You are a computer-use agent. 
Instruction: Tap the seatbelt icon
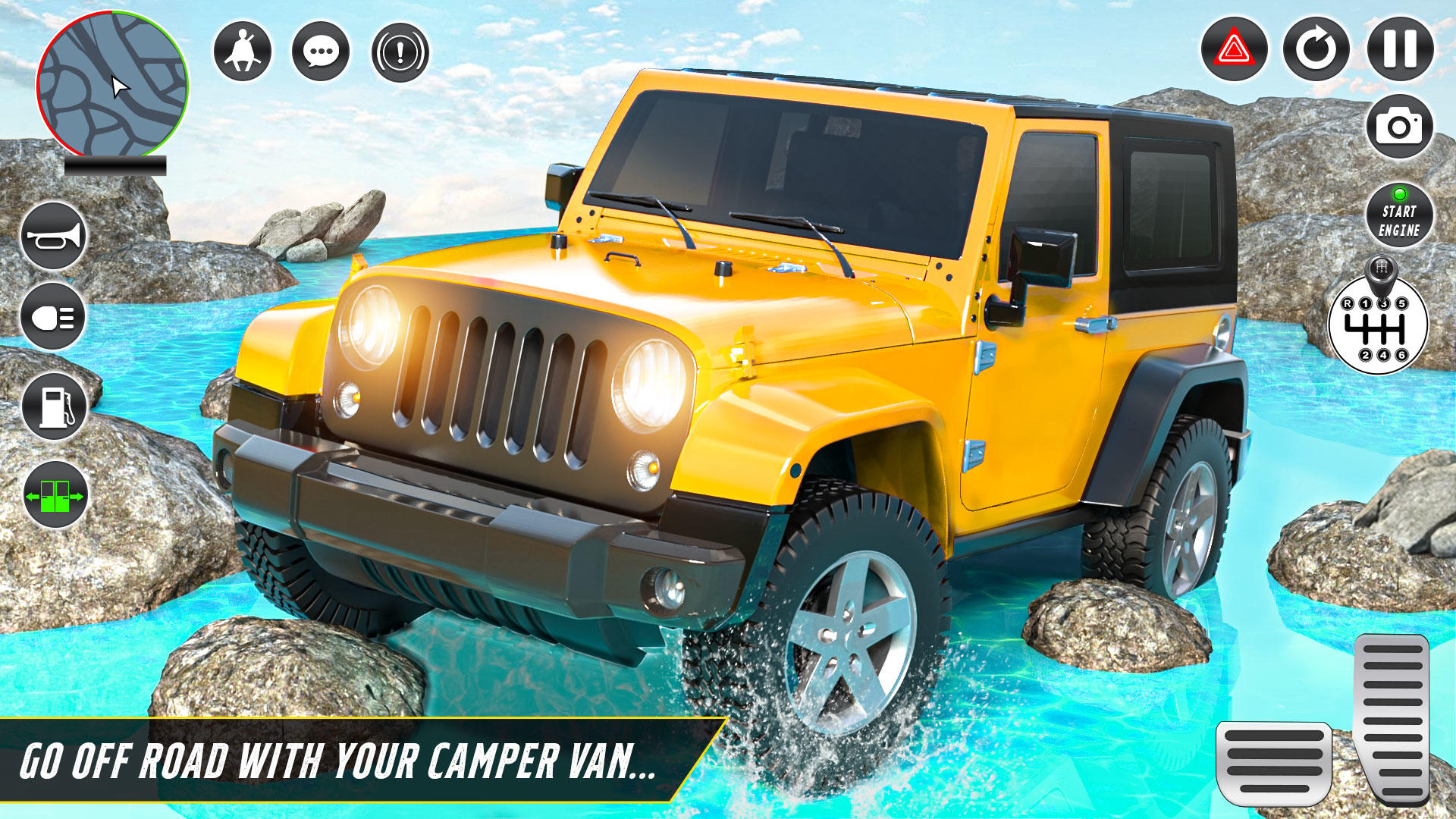coord(244,50)
